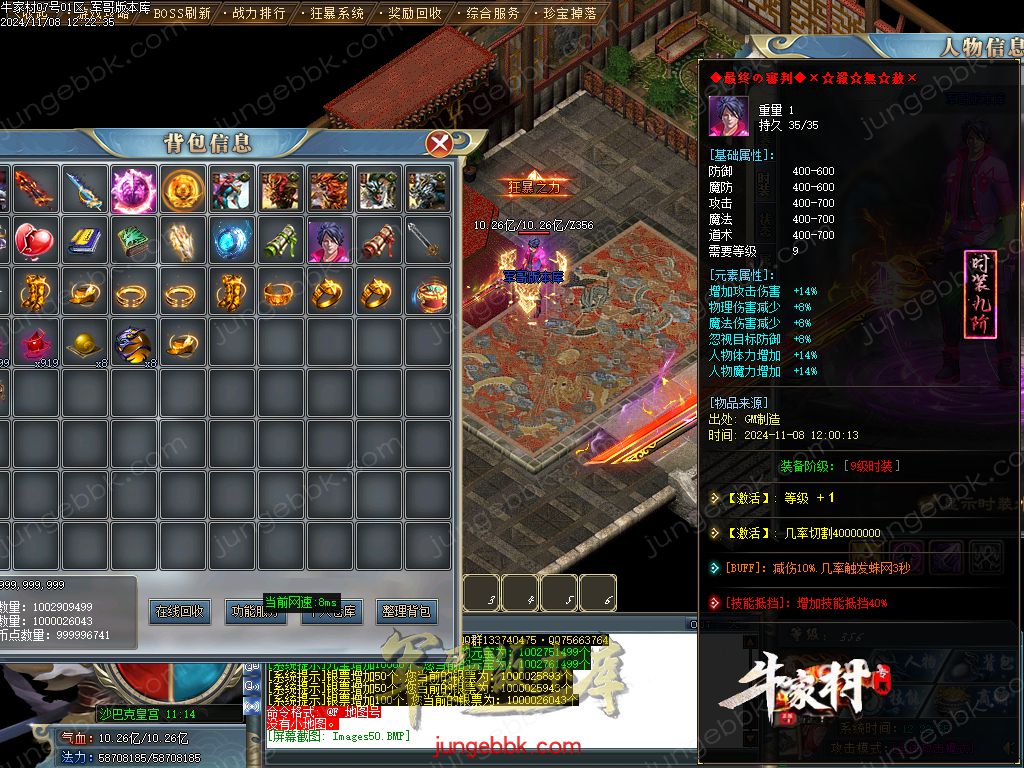This screenshot has width=1024, height=768.
Task: Select the golden sun medallion item
Action: tap(183, 188)
